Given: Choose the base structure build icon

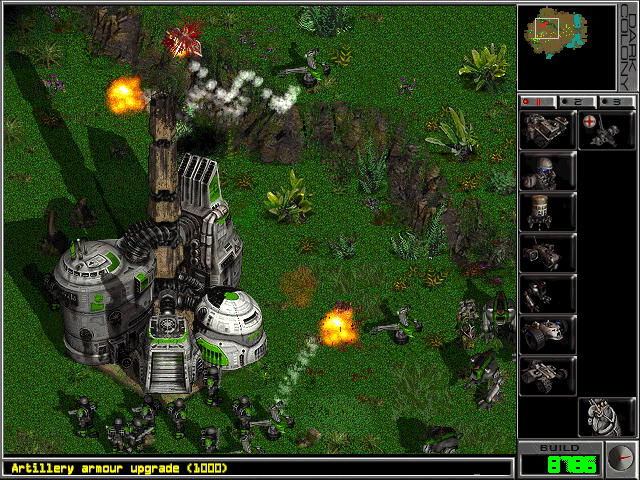Looking at the screenshot, I should pos(547,130).
